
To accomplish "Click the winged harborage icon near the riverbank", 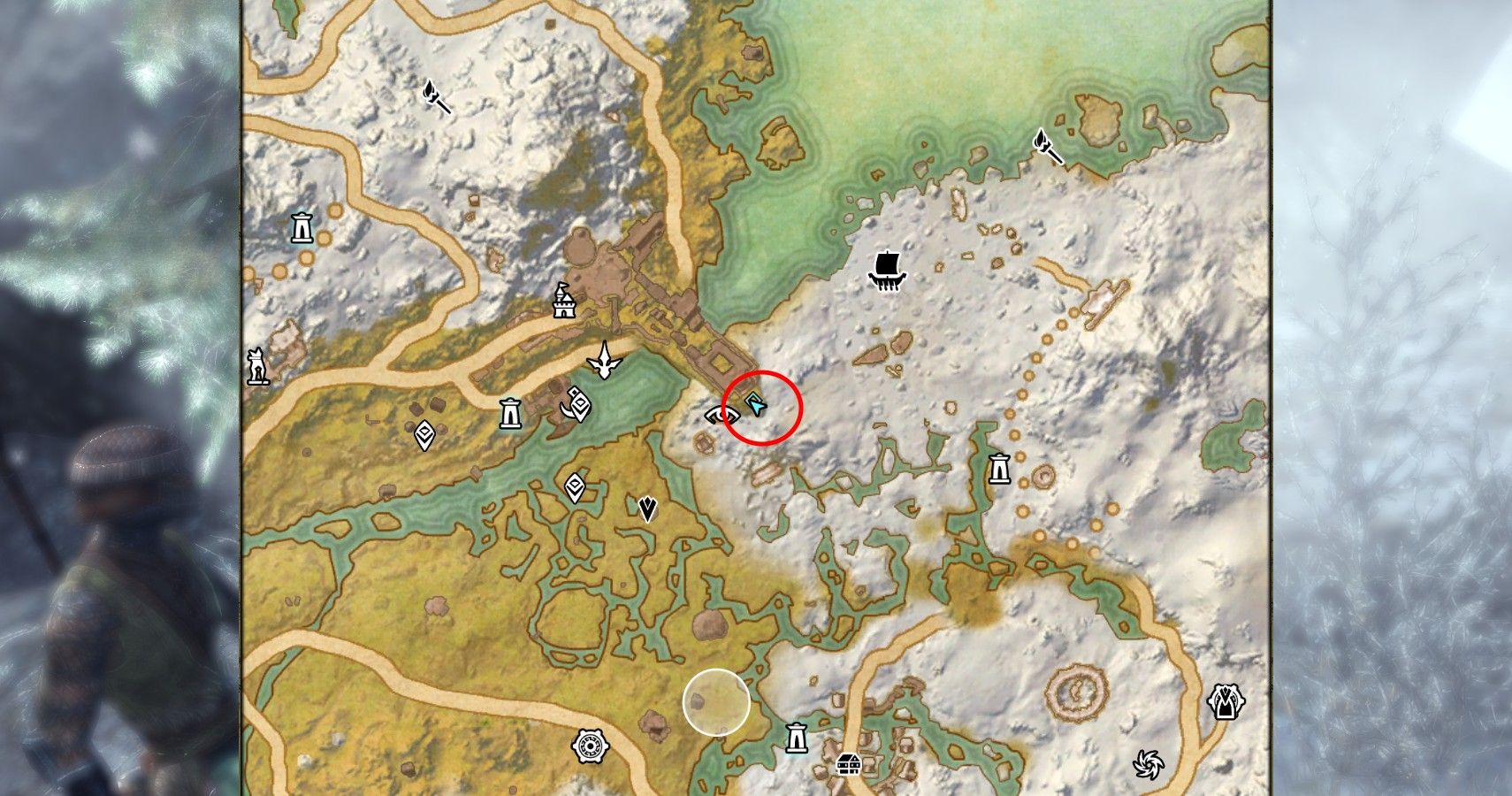I will (606, 361).
